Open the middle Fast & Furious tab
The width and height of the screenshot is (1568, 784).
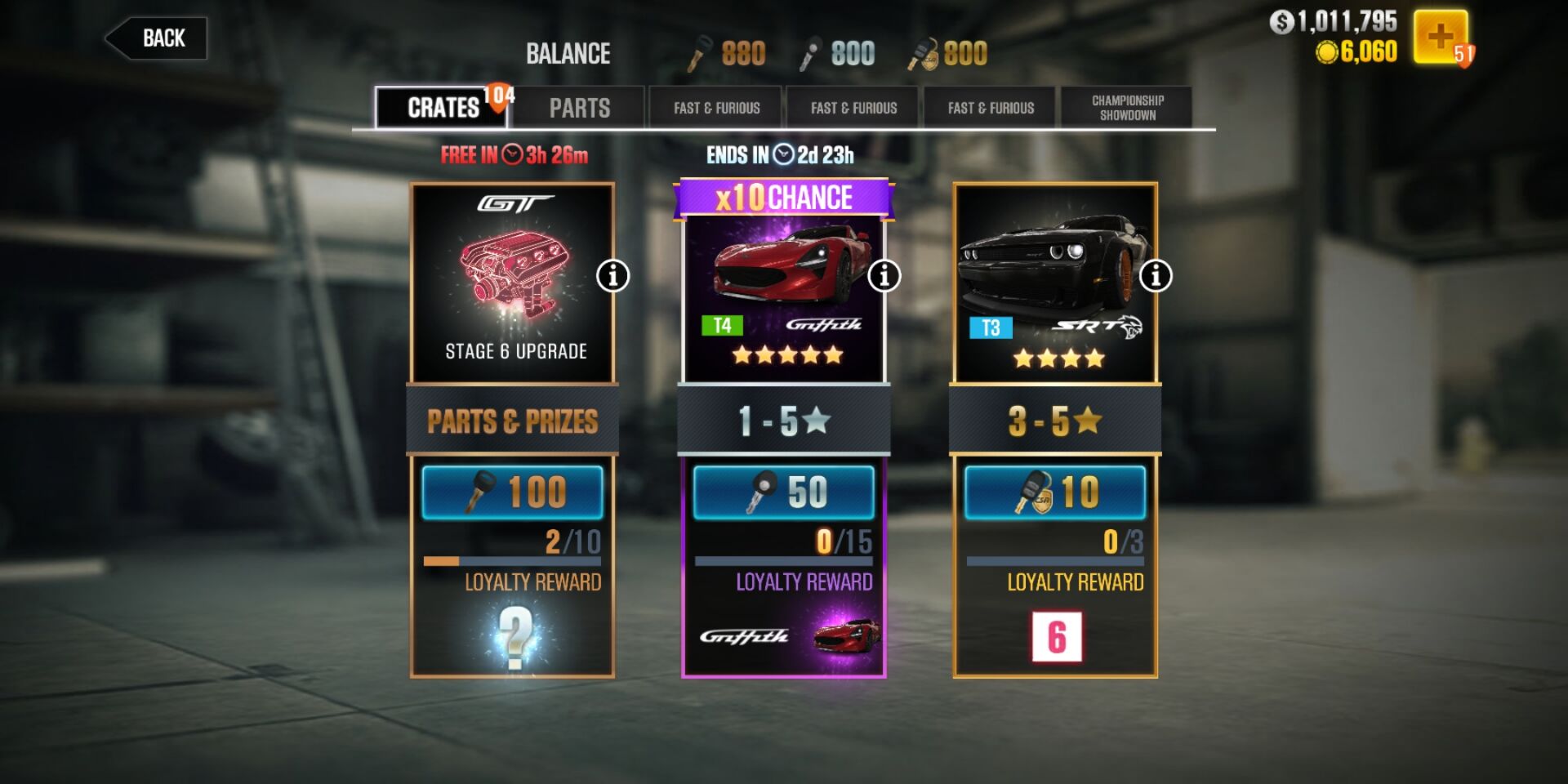[x=853, y=107]
